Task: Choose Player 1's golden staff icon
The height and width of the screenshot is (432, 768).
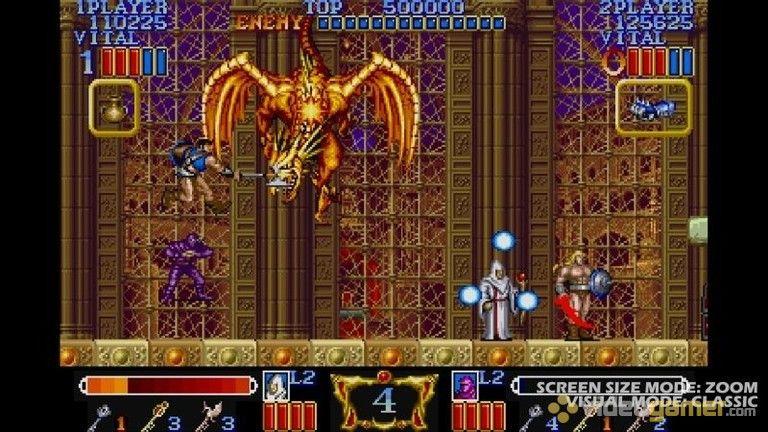Action: coord(157,416)
